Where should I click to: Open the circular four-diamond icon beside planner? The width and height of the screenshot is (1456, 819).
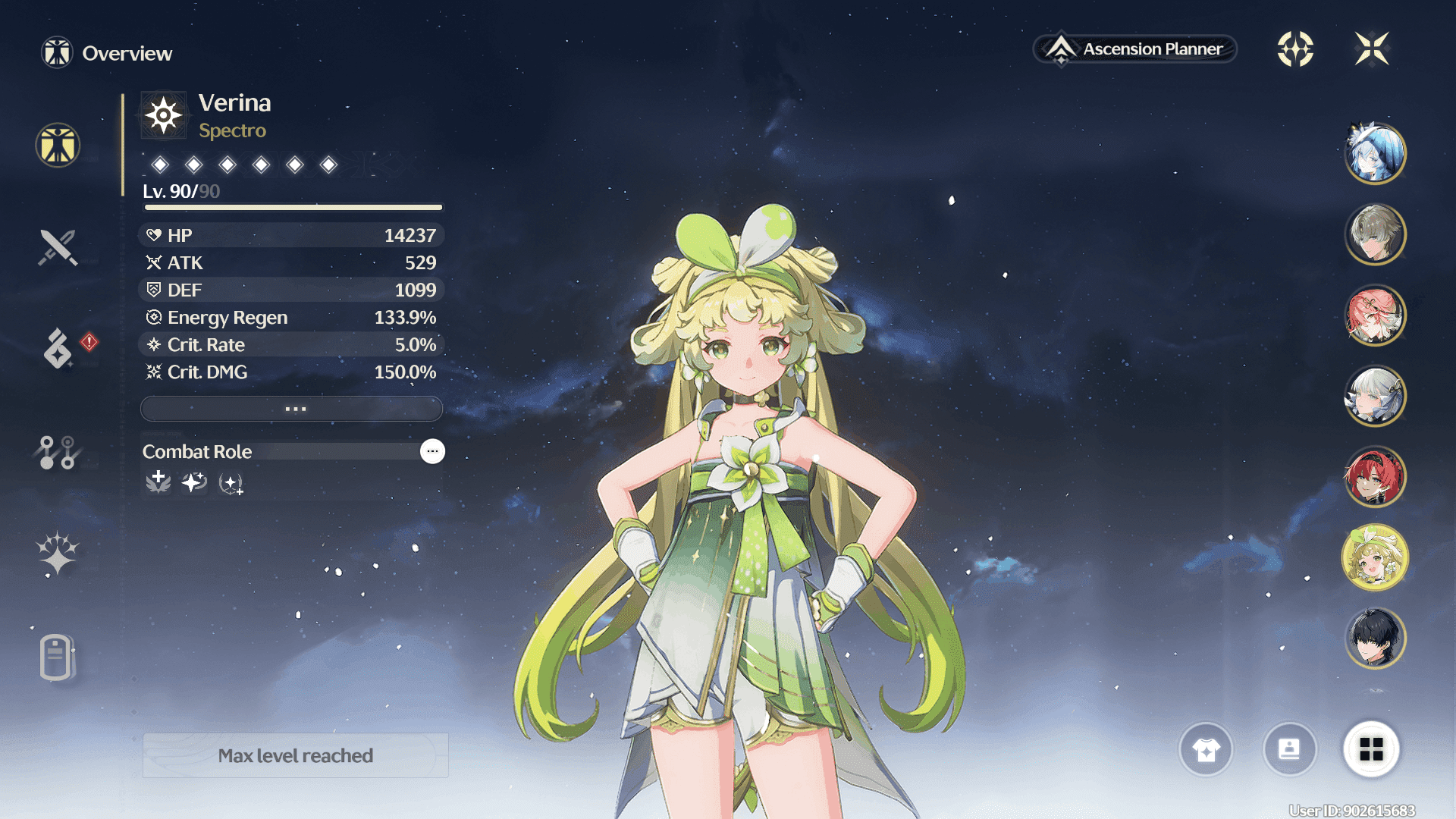pos(1295,49)
